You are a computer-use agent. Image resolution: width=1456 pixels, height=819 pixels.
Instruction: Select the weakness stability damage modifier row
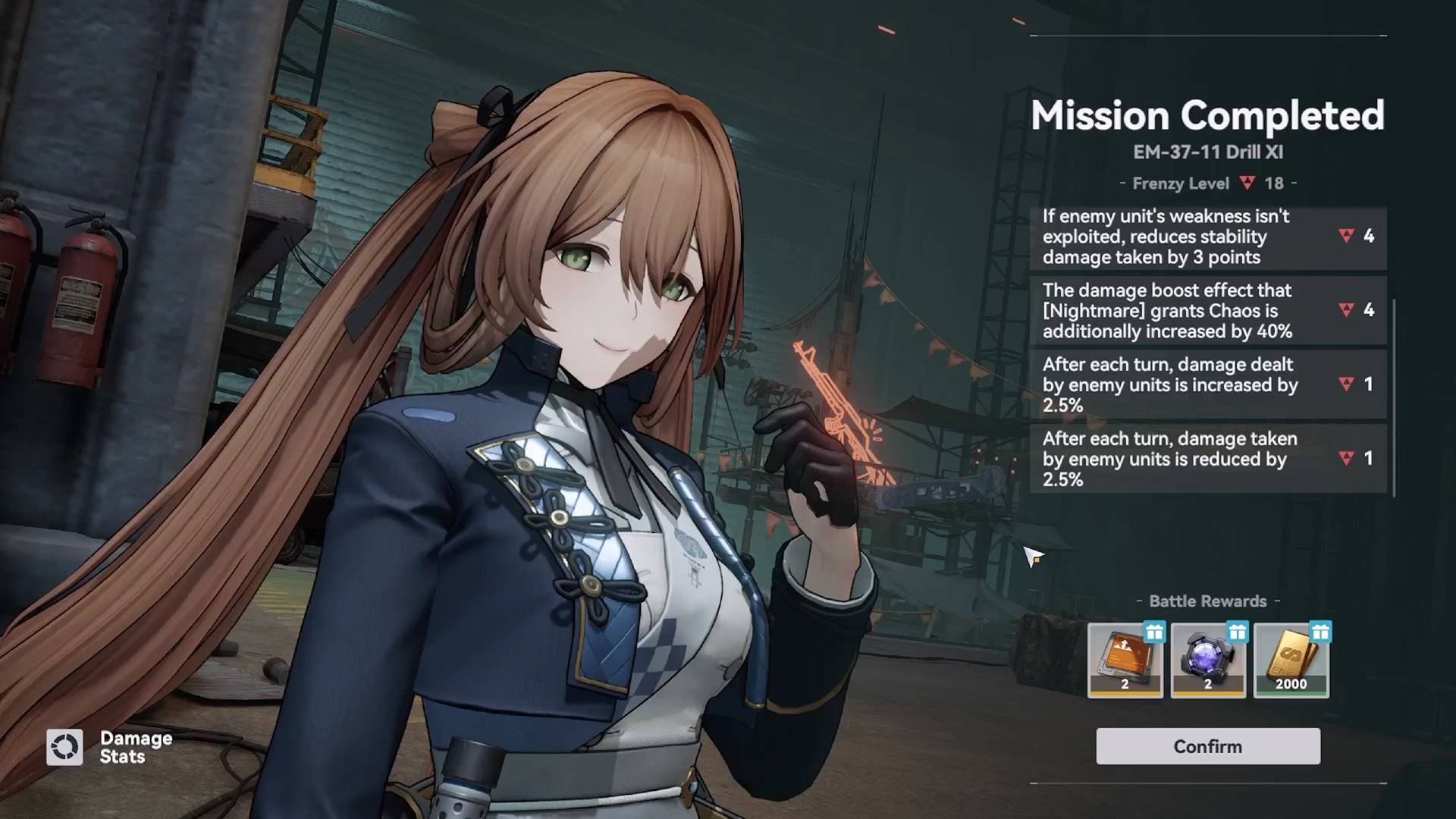tap(1207, 237)
